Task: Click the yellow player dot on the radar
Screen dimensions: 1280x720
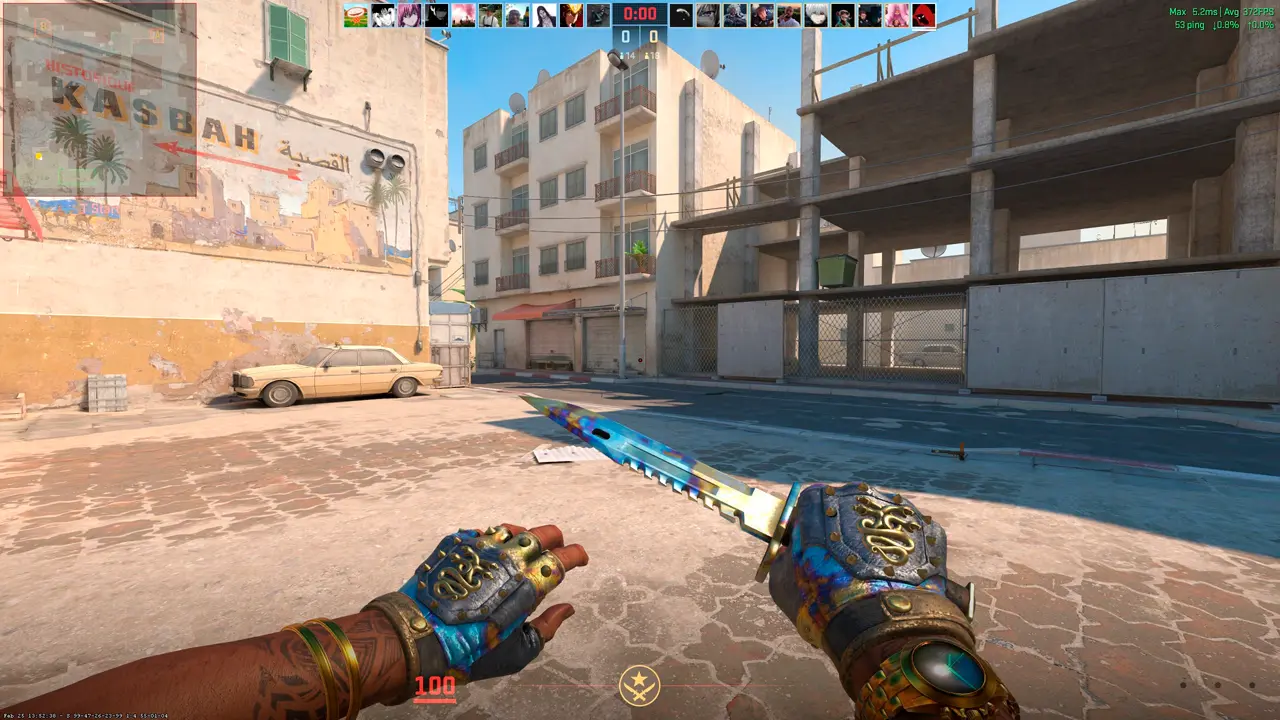Action: pos(39,156)
